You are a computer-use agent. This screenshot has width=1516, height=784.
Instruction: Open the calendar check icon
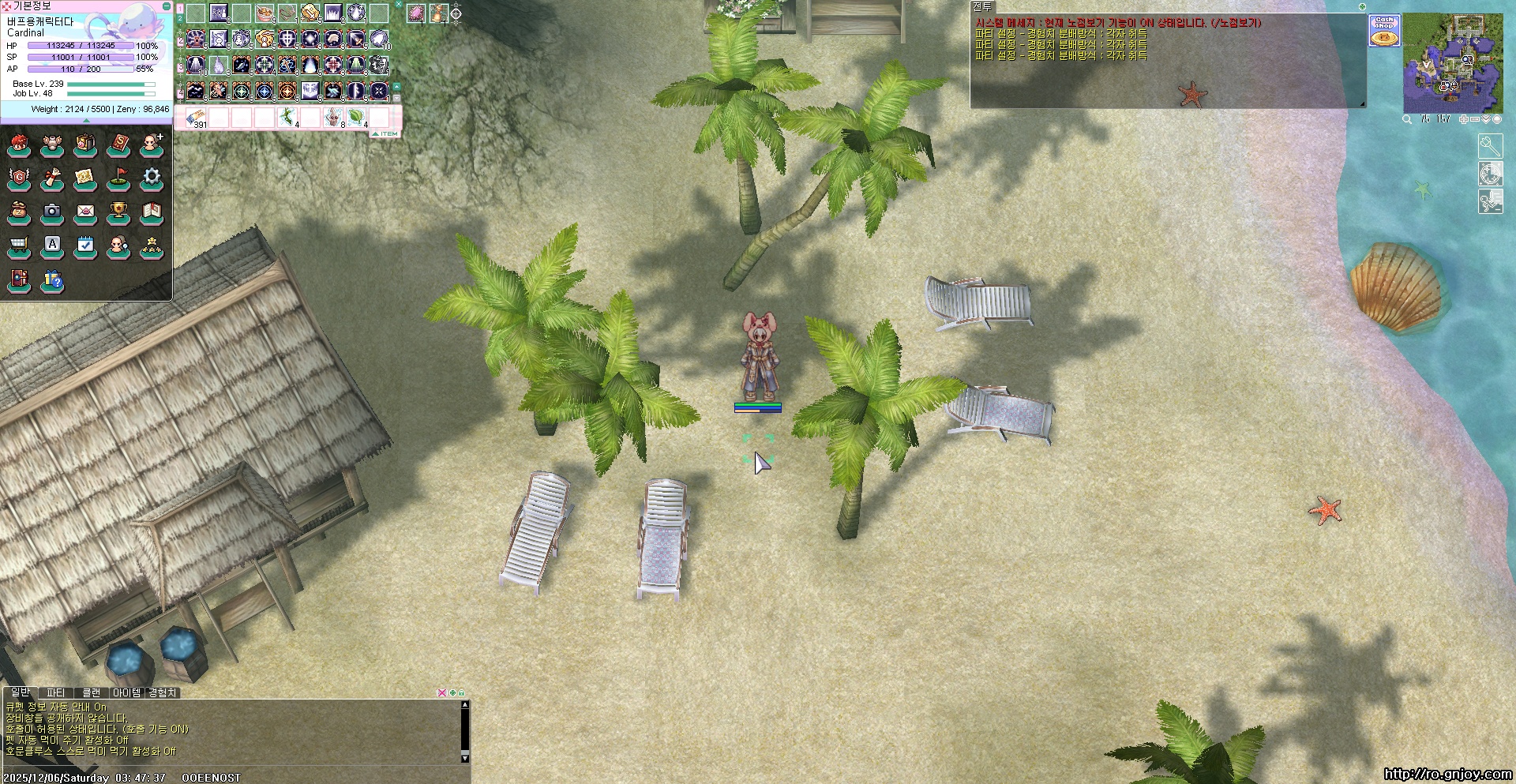pos(85,245)
